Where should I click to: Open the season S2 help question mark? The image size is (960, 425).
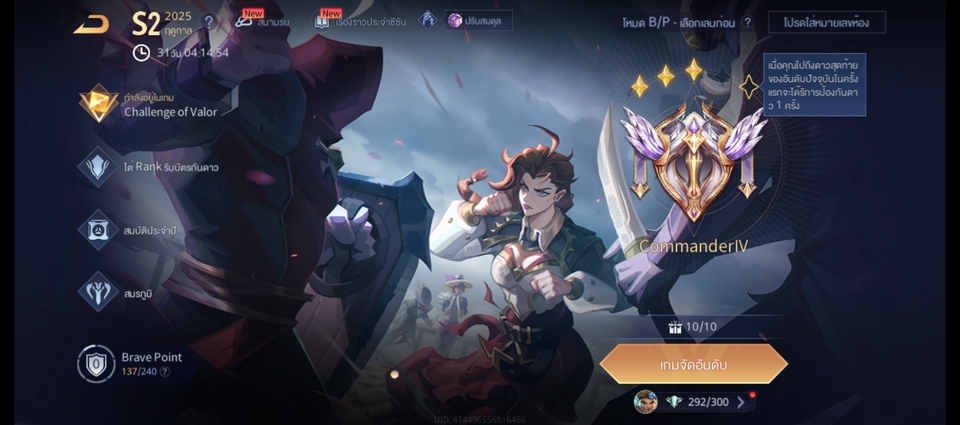(209, 21)
